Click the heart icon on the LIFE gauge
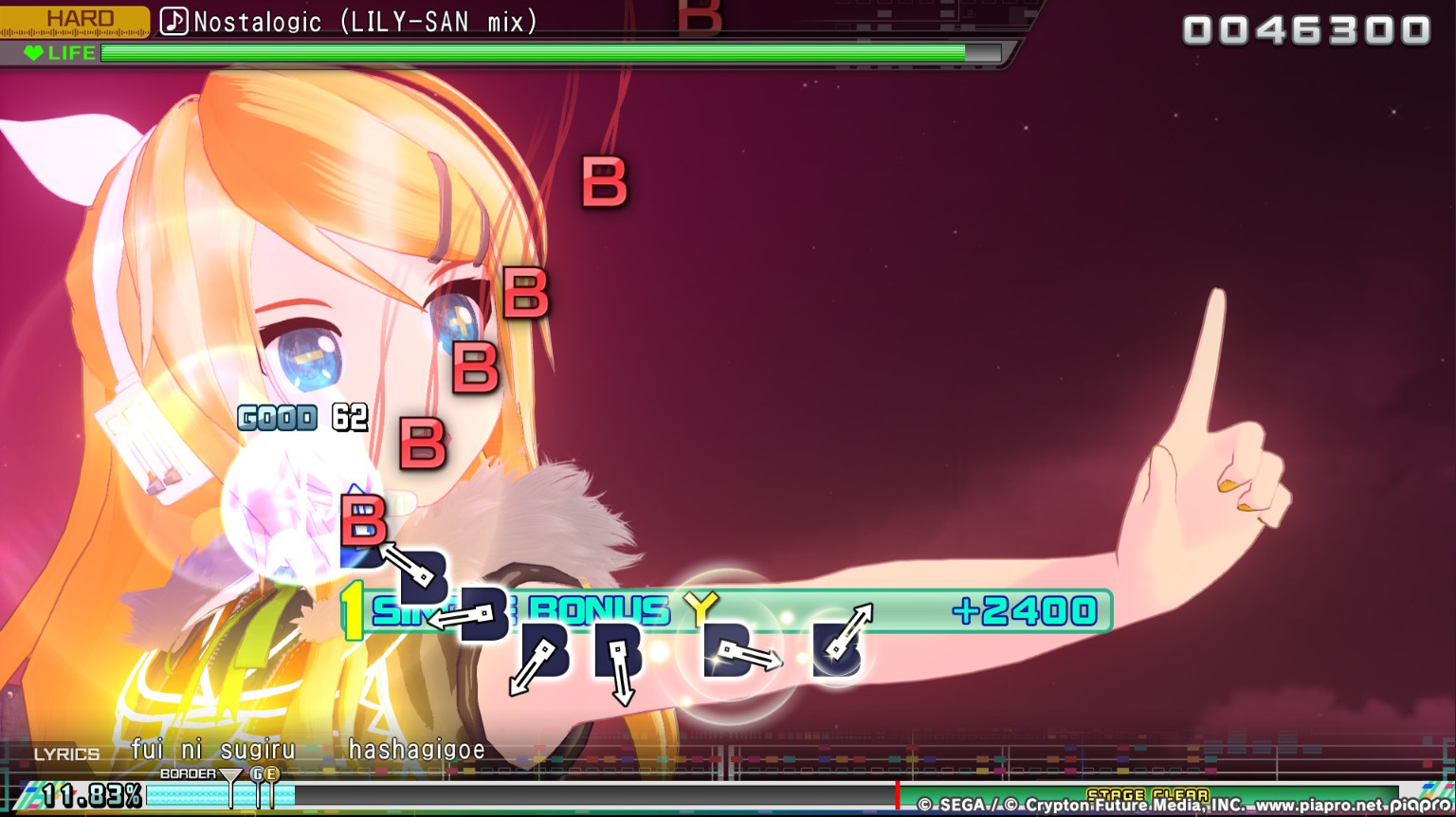Screen dimensions: 1456x817 33,53
